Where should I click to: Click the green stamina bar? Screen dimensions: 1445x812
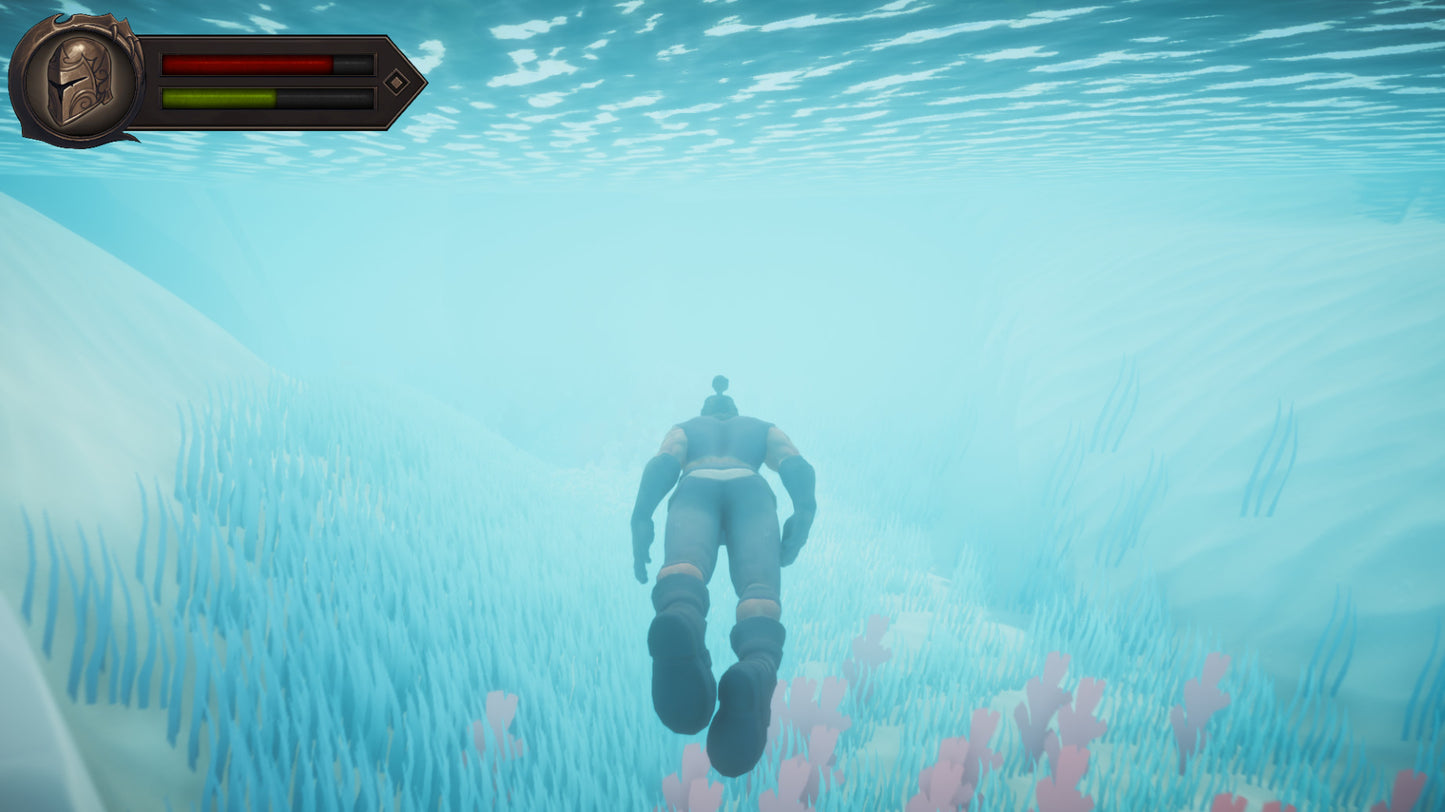coord(213,98)
